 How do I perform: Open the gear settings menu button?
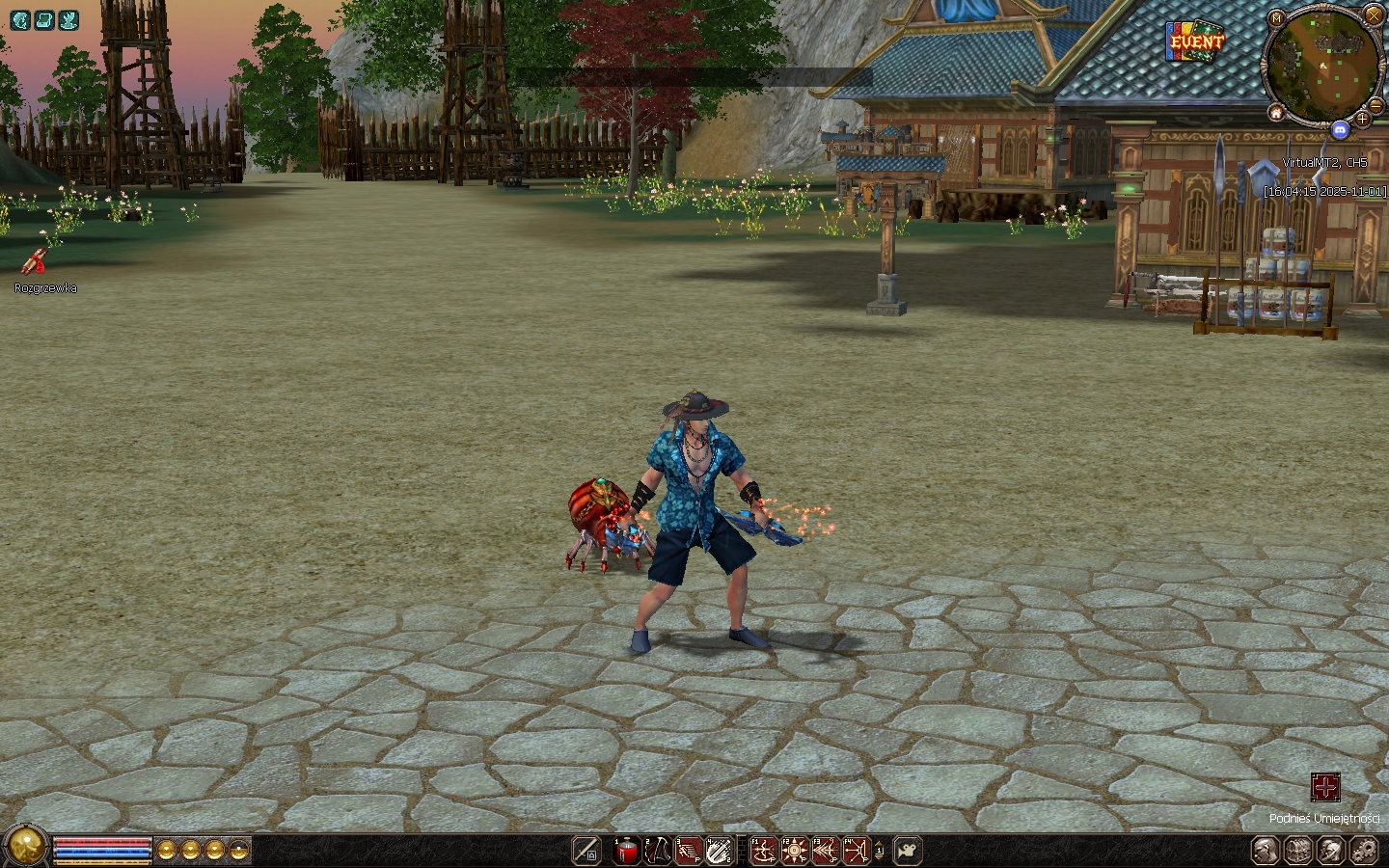click(1364, 851)
